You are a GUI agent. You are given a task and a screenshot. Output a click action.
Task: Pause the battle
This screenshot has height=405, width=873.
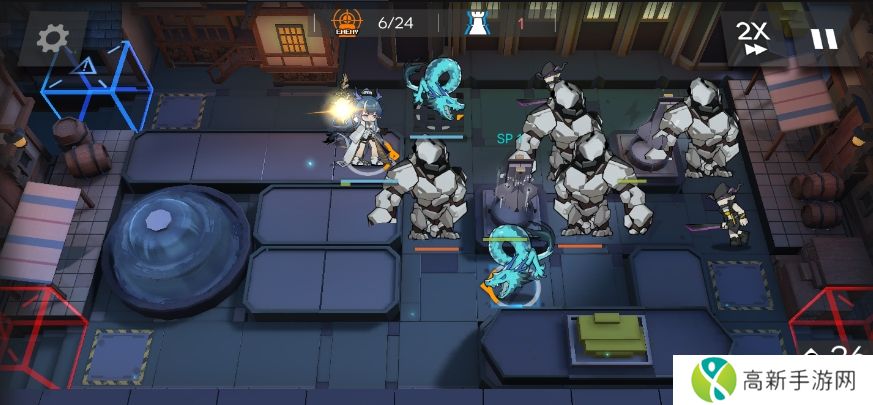pos(824,39)
